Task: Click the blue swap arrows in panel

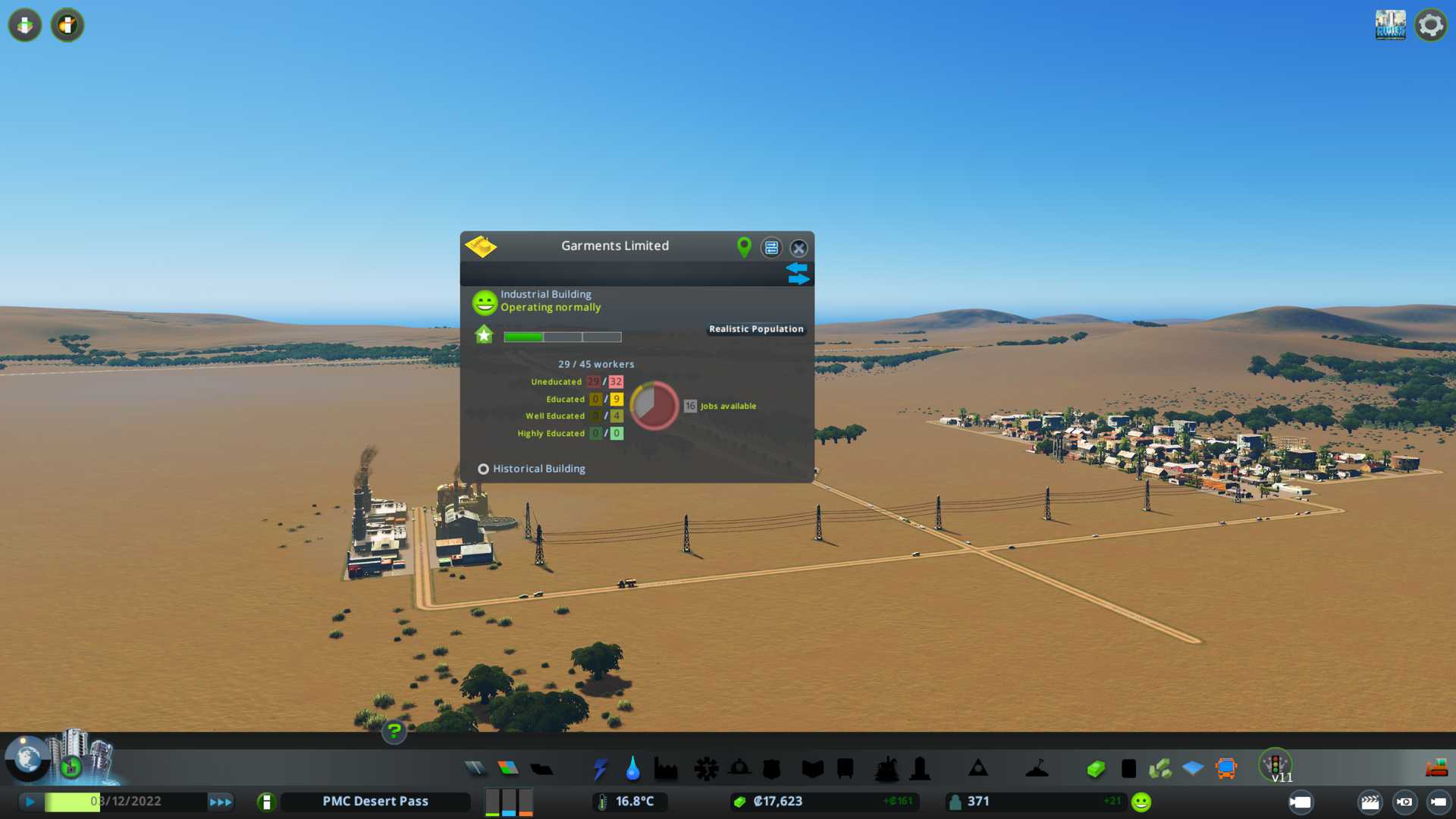Action: [798, 273]
